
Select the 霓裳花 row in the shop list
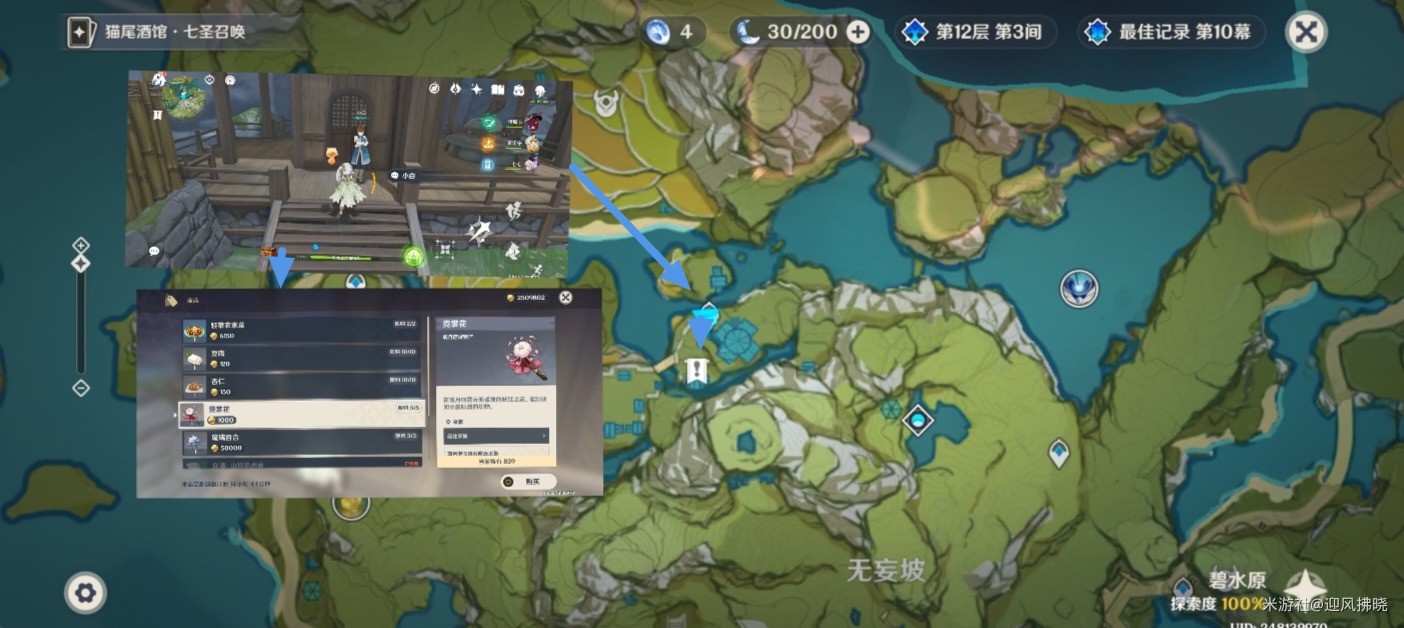(302, 414)
